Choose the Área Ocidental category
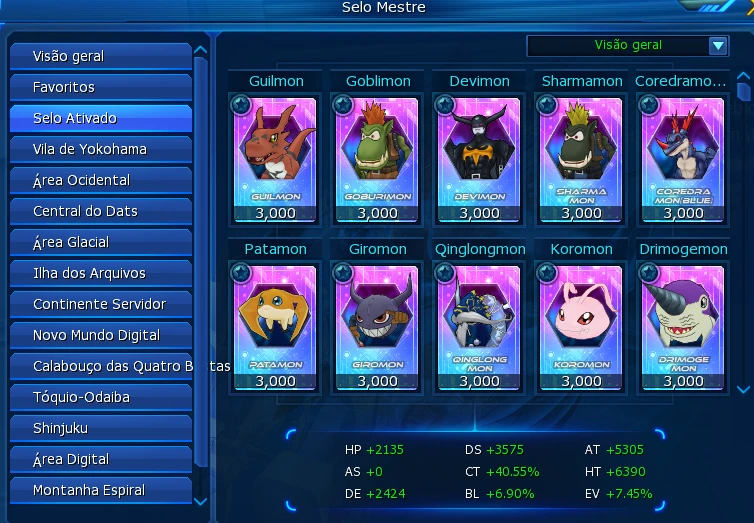 (x=100, y=180)
